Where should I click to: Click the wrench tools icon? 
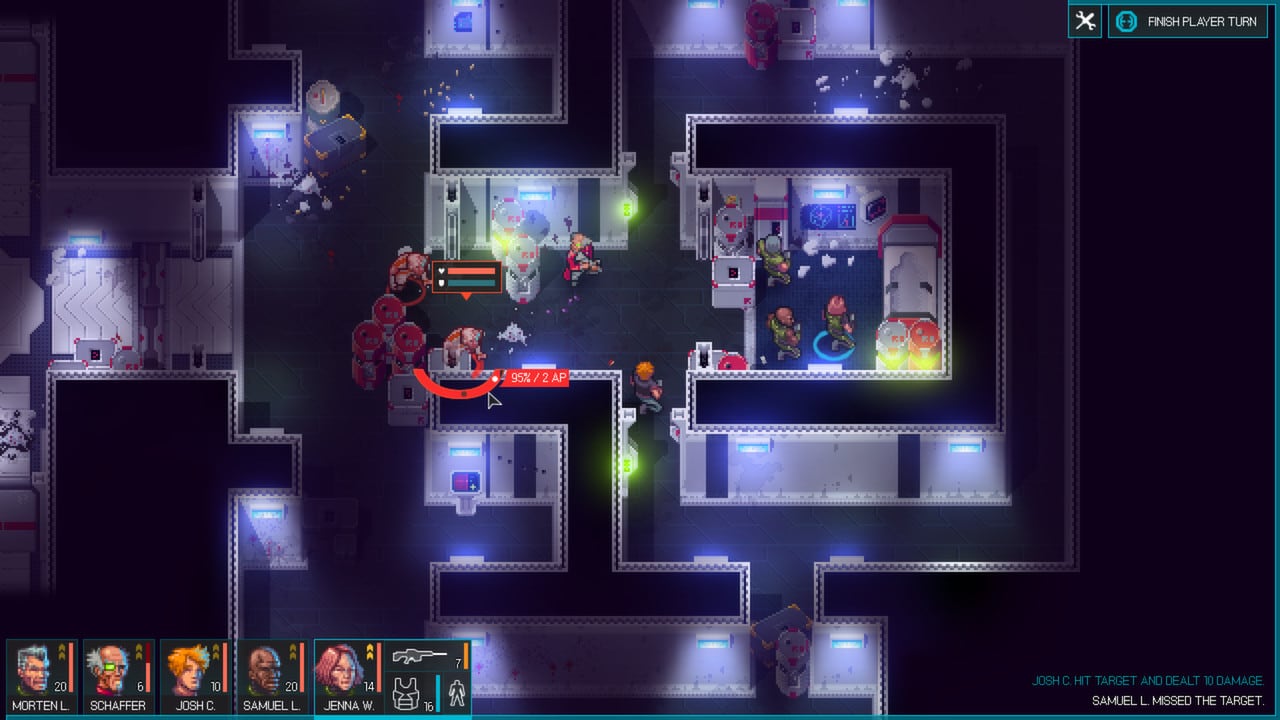[x=1085, y=20]
